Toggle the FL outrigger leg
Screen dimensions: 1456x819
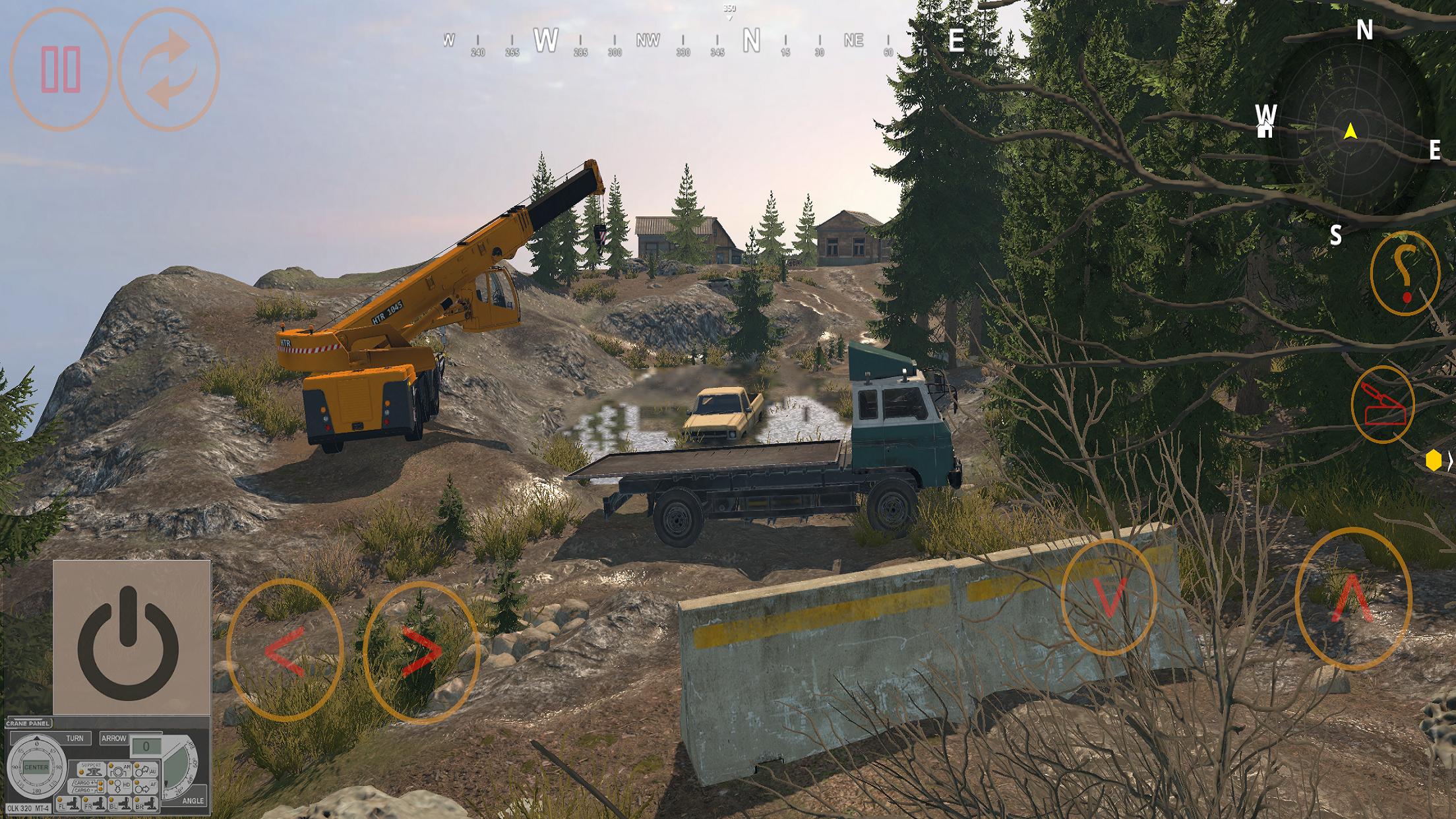(x=68, y=804)
